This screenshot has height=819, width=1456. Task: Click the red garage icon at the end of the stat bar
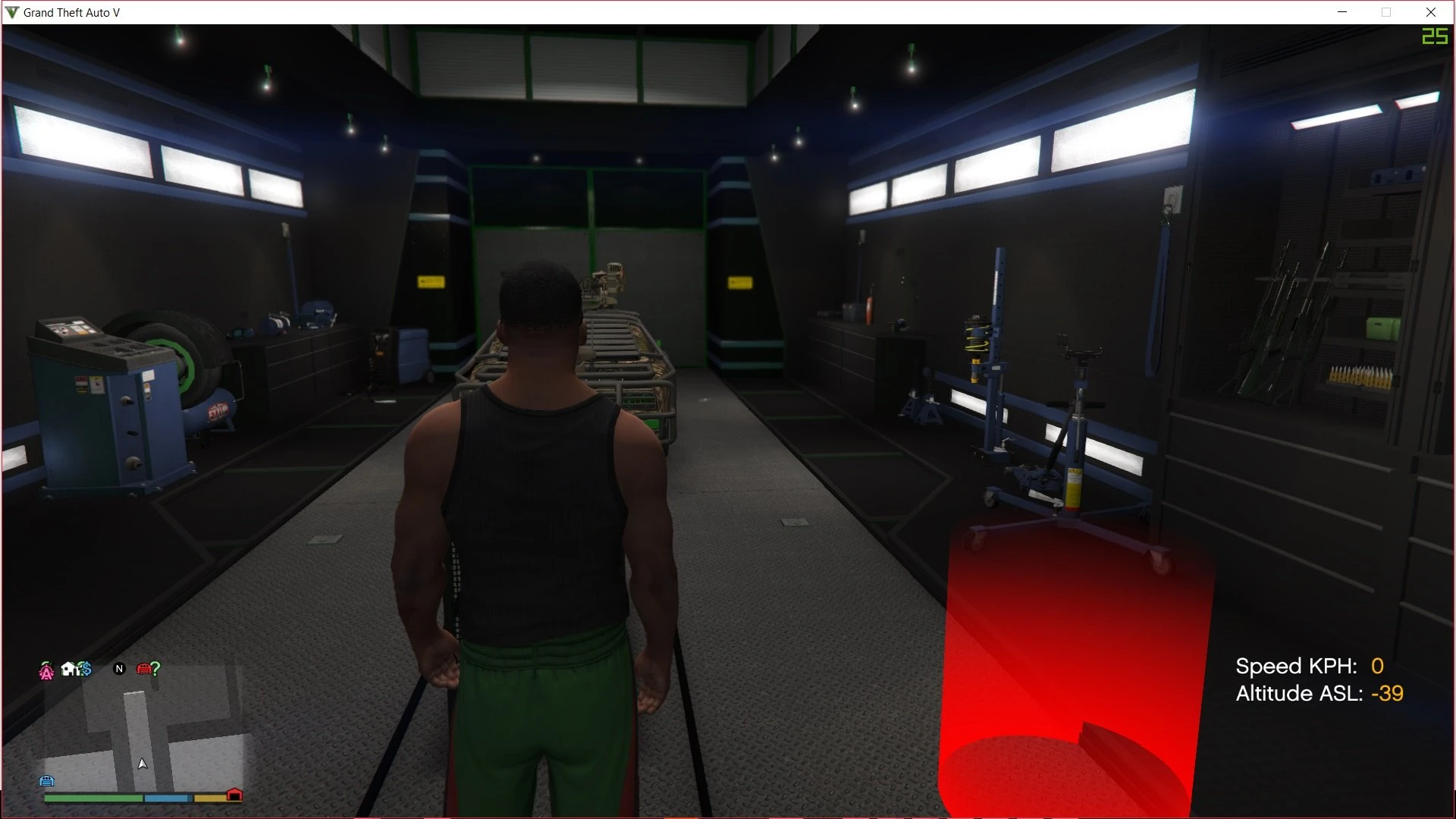tap(234, 794)
